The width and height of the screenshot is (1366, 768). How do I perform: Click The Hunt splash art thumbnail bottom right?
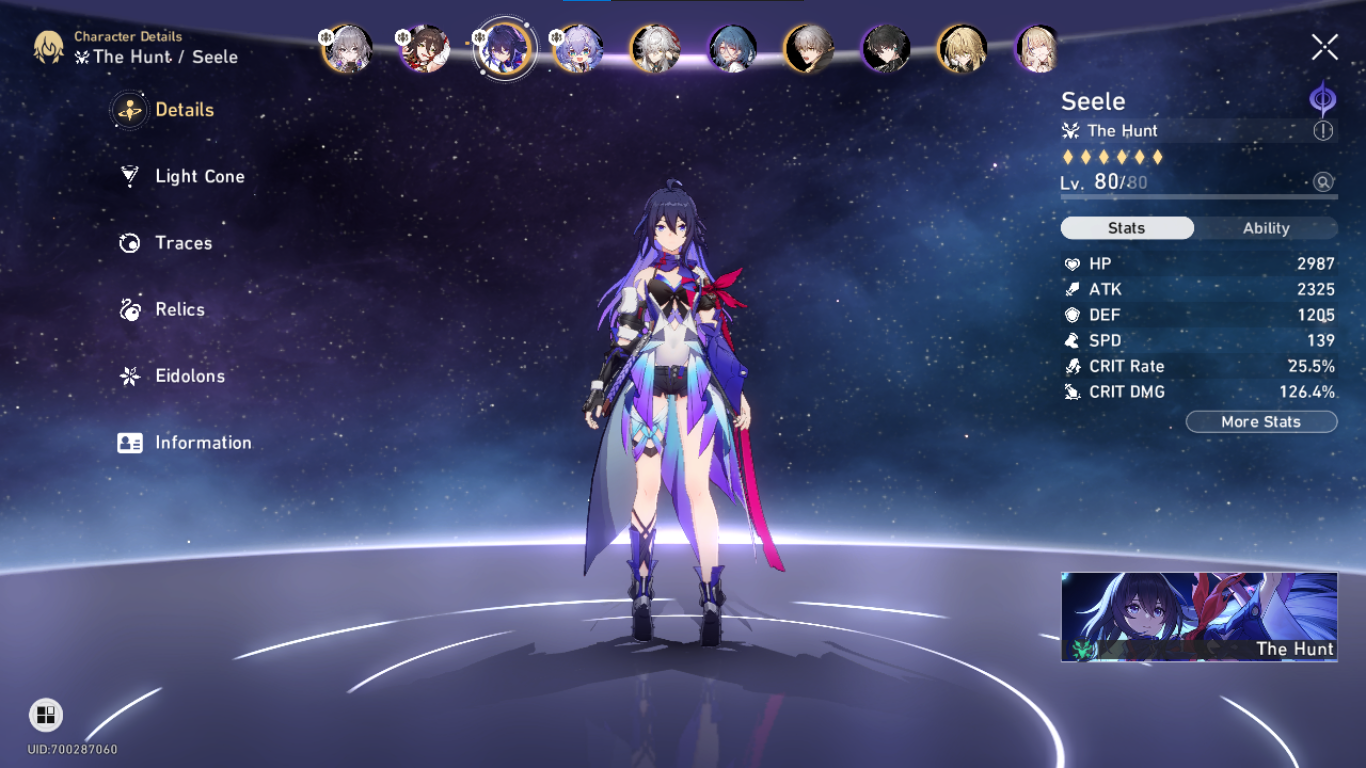[x=1198, y=616]
